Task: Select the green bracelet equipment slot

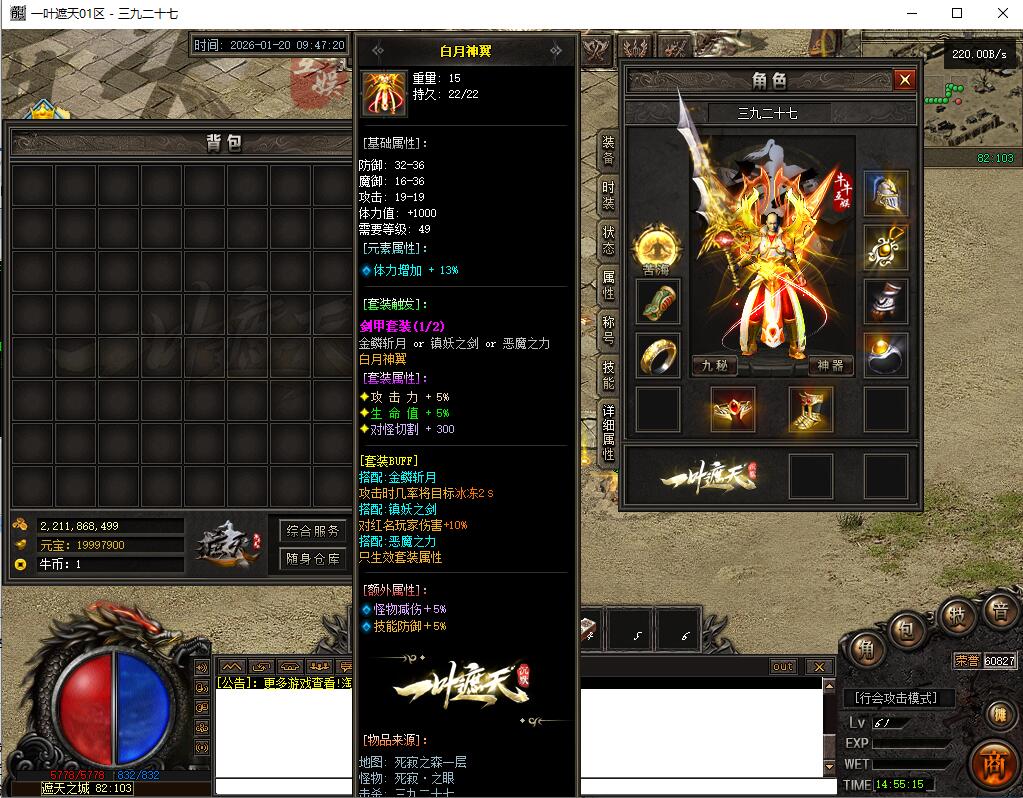Action: pos(658,301)
